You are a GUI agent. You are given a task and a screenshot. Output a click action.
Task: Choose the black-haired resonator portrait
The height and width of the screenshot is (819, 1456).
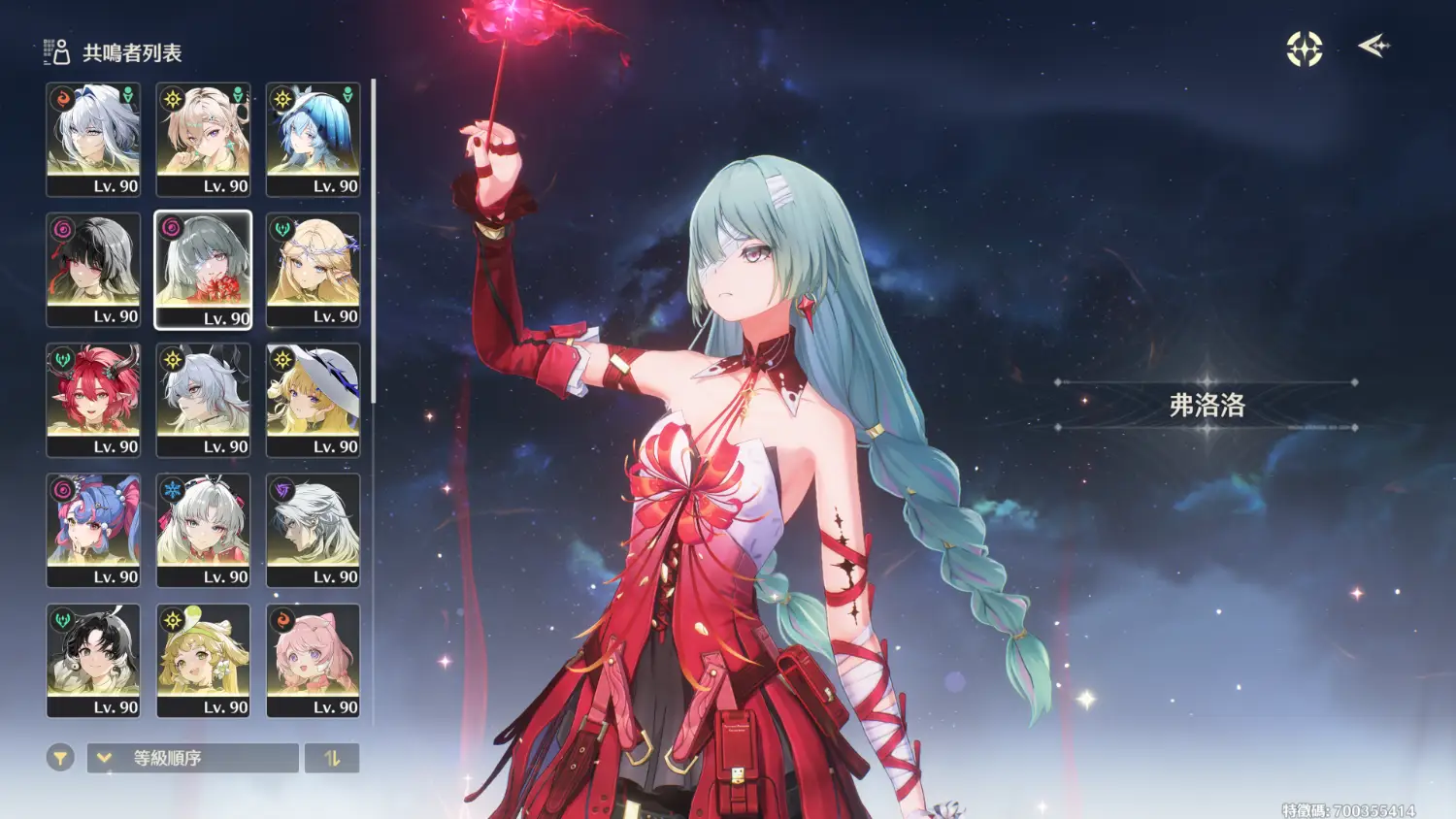tap(93, 660)
